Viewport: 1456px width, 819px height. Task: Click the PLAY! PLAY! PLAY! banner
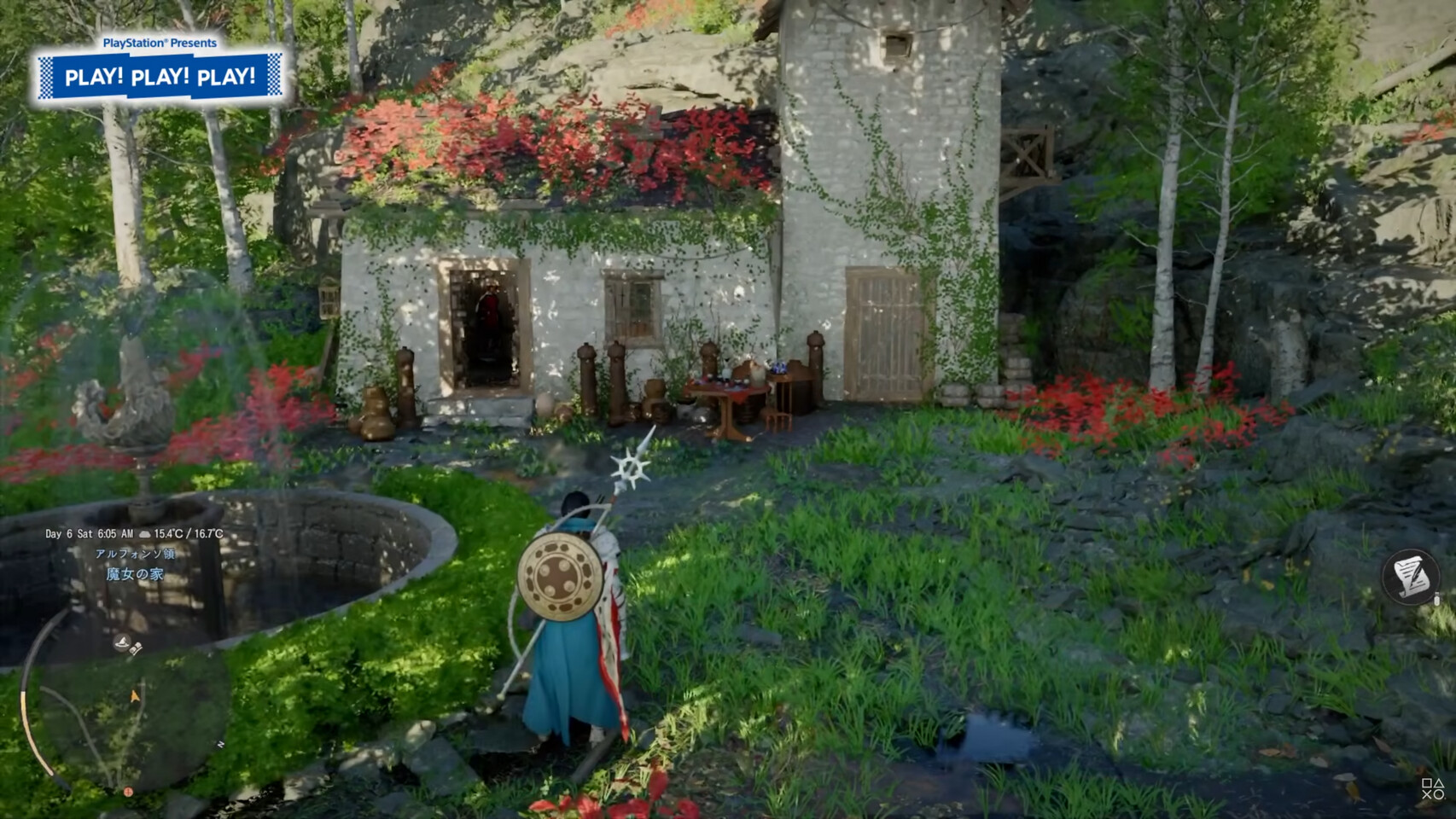162,76
